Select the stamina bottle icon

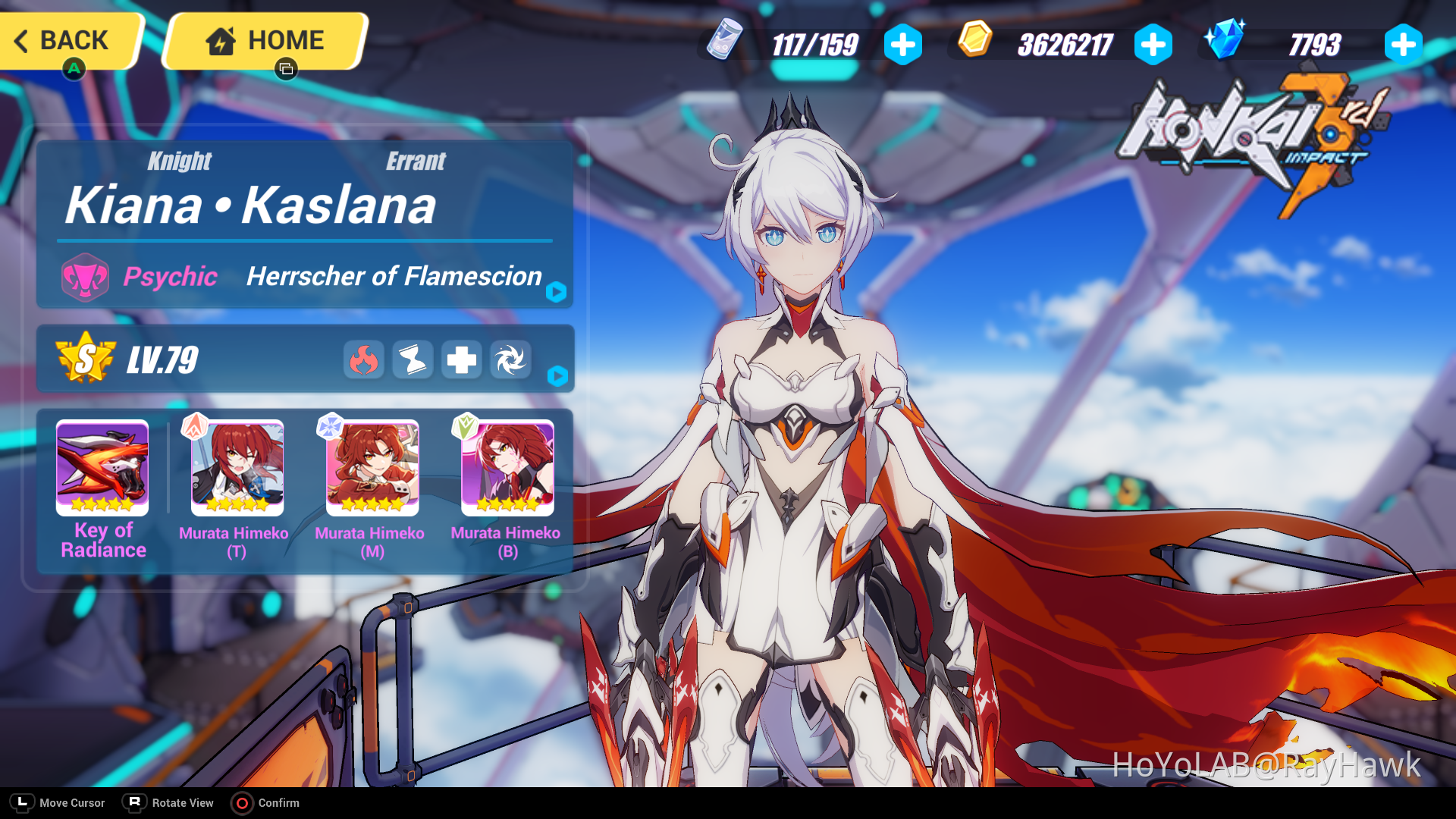click(x=724, y=43)
